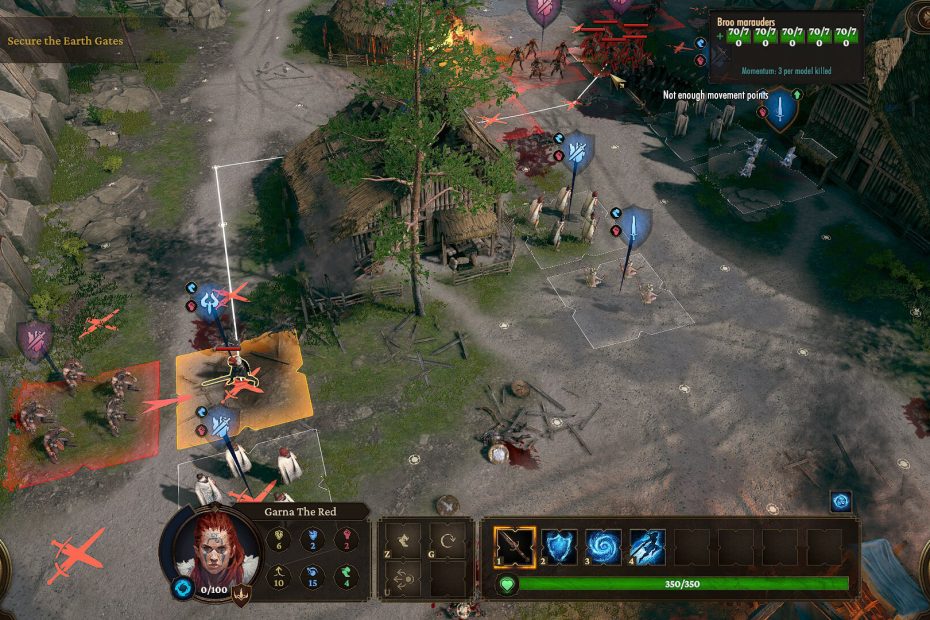
Task: Use the blue swirl vortex ability
Action: pyautogui.click(x=603, y=547)
